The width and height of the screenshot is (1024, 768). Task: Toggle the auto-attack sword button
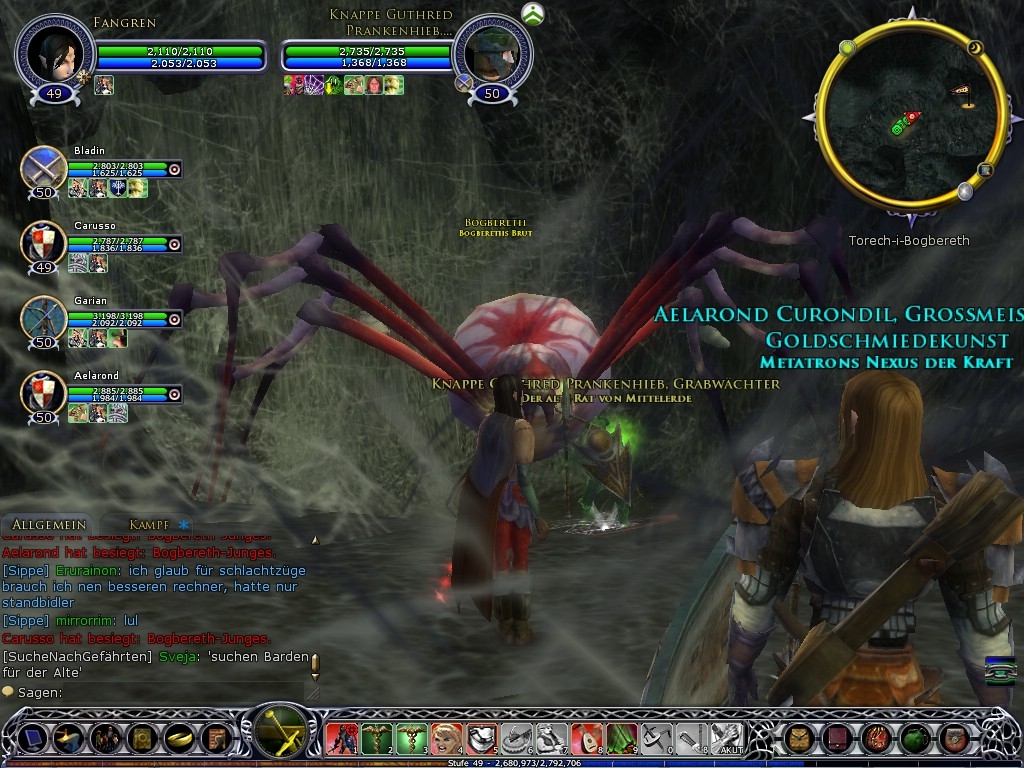point(279,733)
